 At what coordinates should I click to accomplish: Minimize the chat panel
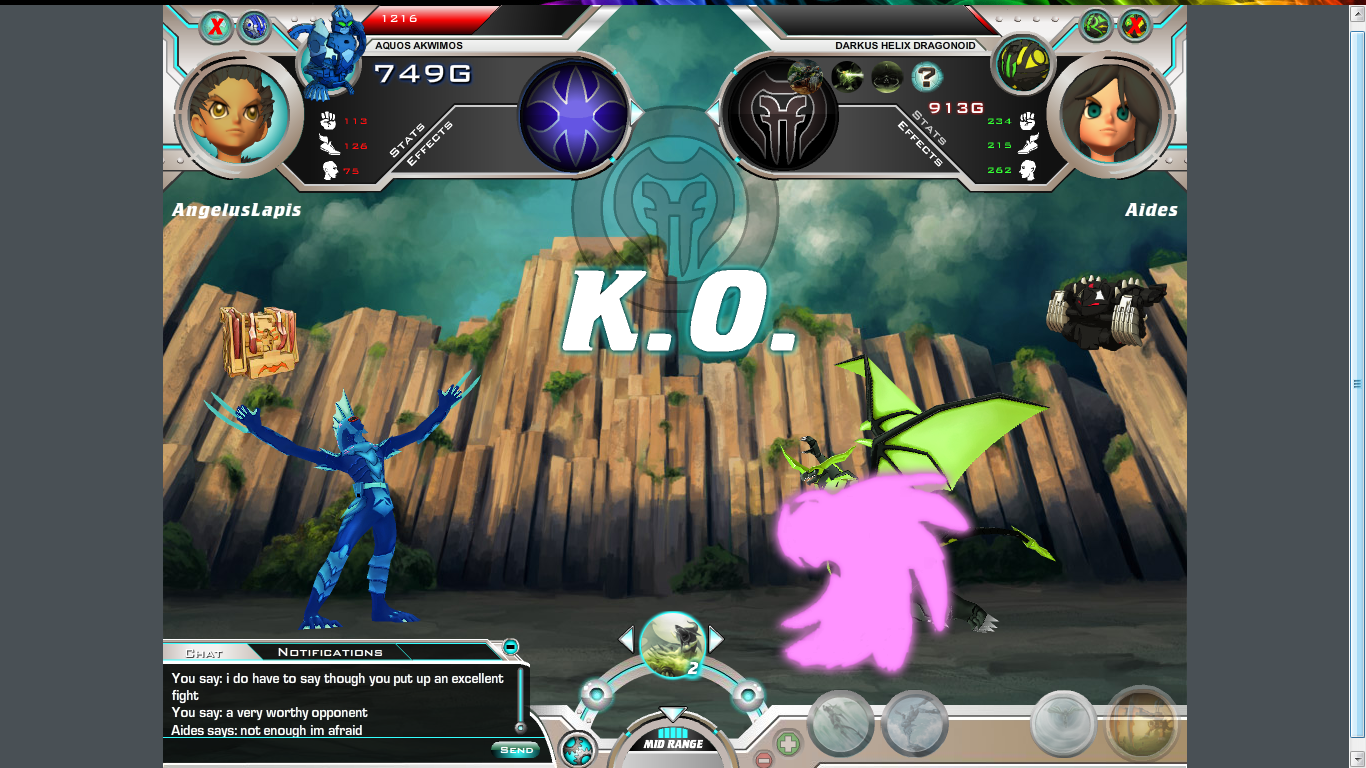[x=511, y=646]
